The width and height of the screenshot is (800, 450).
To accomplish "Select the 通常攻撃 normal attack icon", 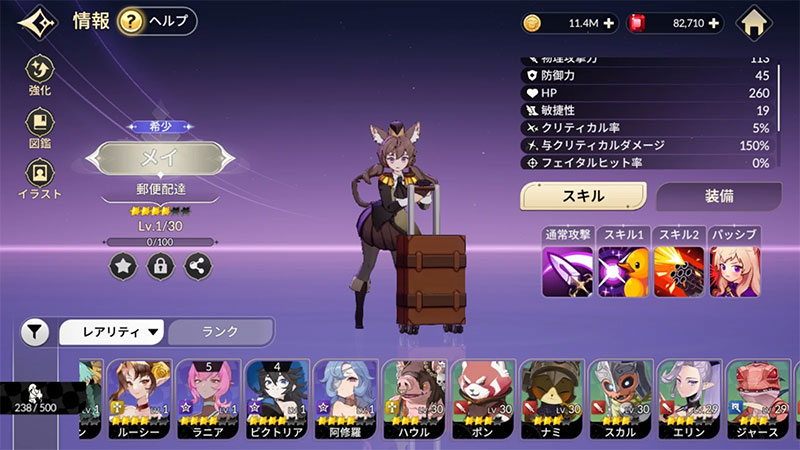I will point(567,272).
